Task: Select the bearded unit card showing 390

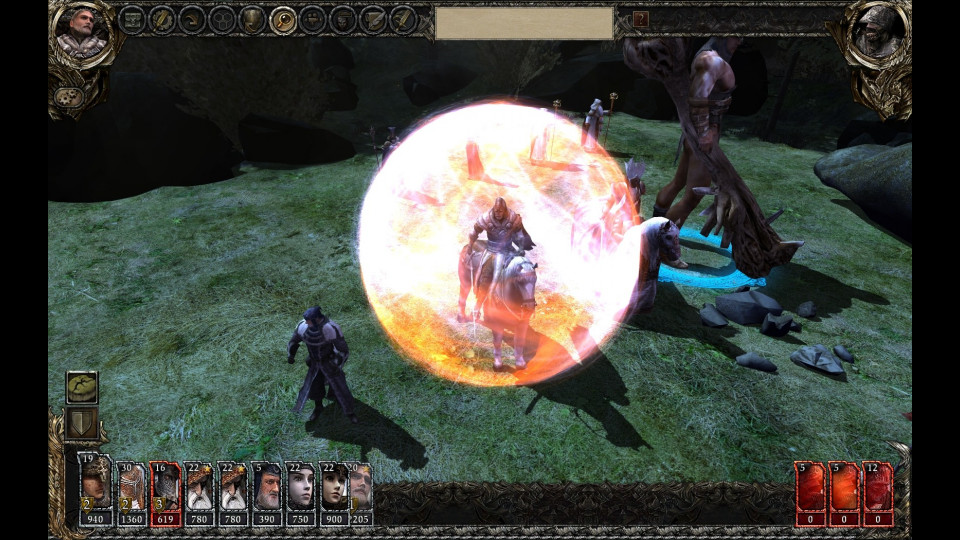Action: 267,491
